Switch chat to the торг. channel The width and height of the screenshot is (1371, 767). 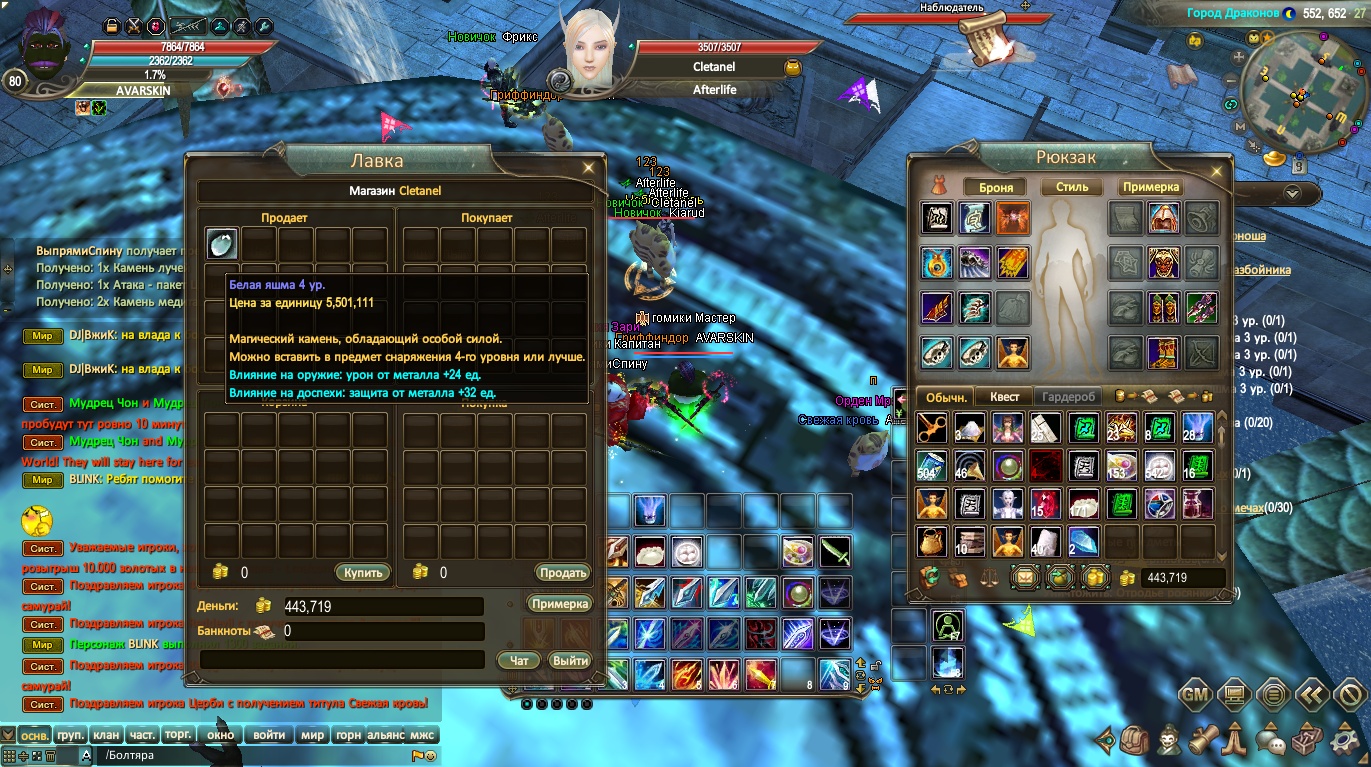pos(177,735)
